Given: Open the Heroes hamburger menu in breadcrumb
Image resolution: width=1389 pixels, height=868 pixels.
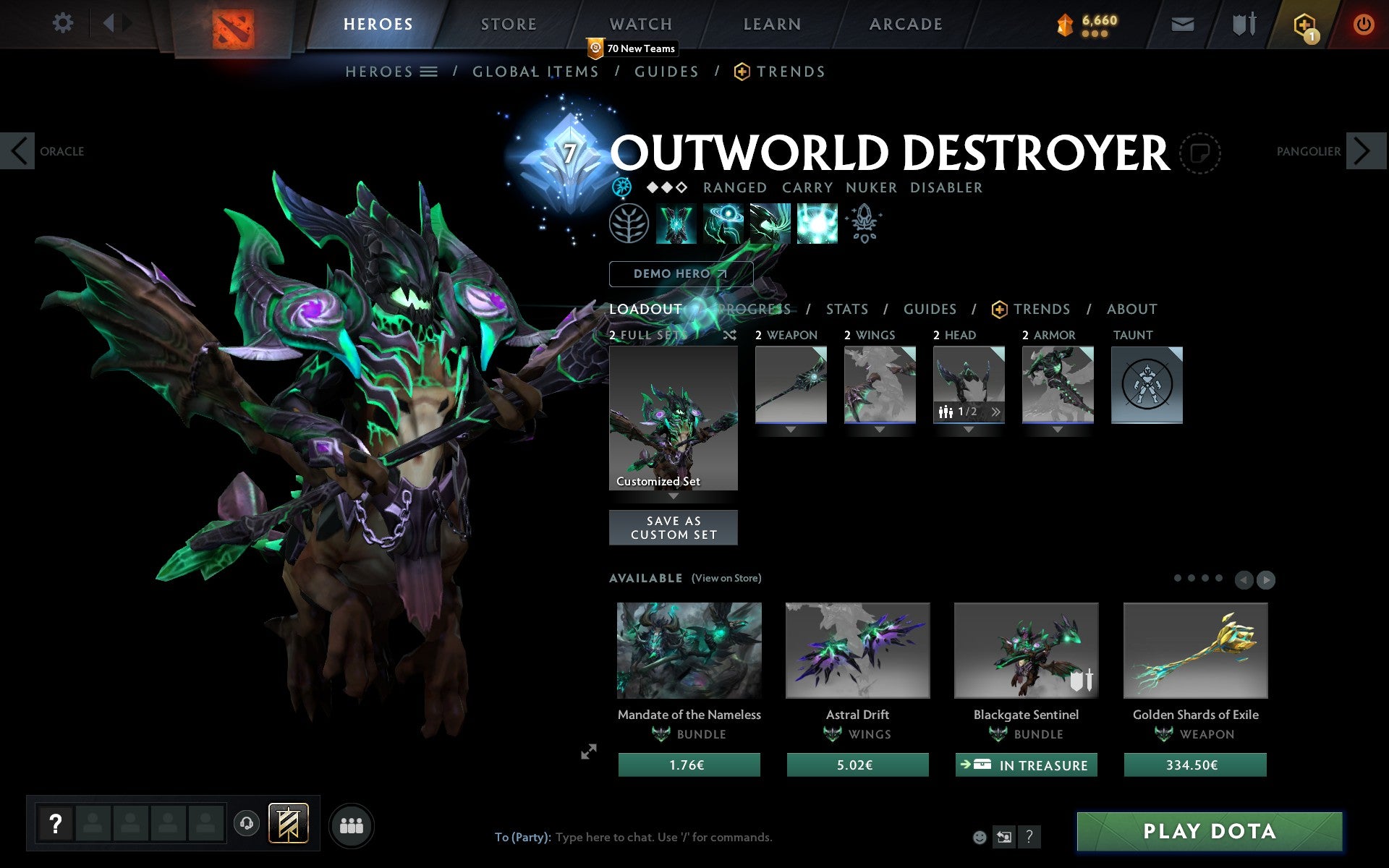Looking at the screenshot, I should (428, 72).
